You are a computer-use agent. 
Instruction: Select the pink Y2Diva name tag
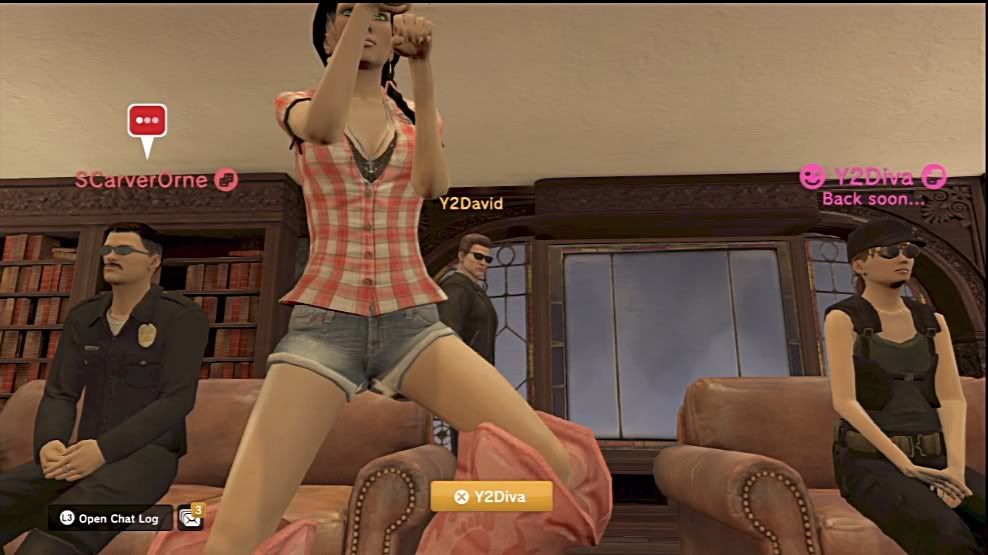click(872, 178)
